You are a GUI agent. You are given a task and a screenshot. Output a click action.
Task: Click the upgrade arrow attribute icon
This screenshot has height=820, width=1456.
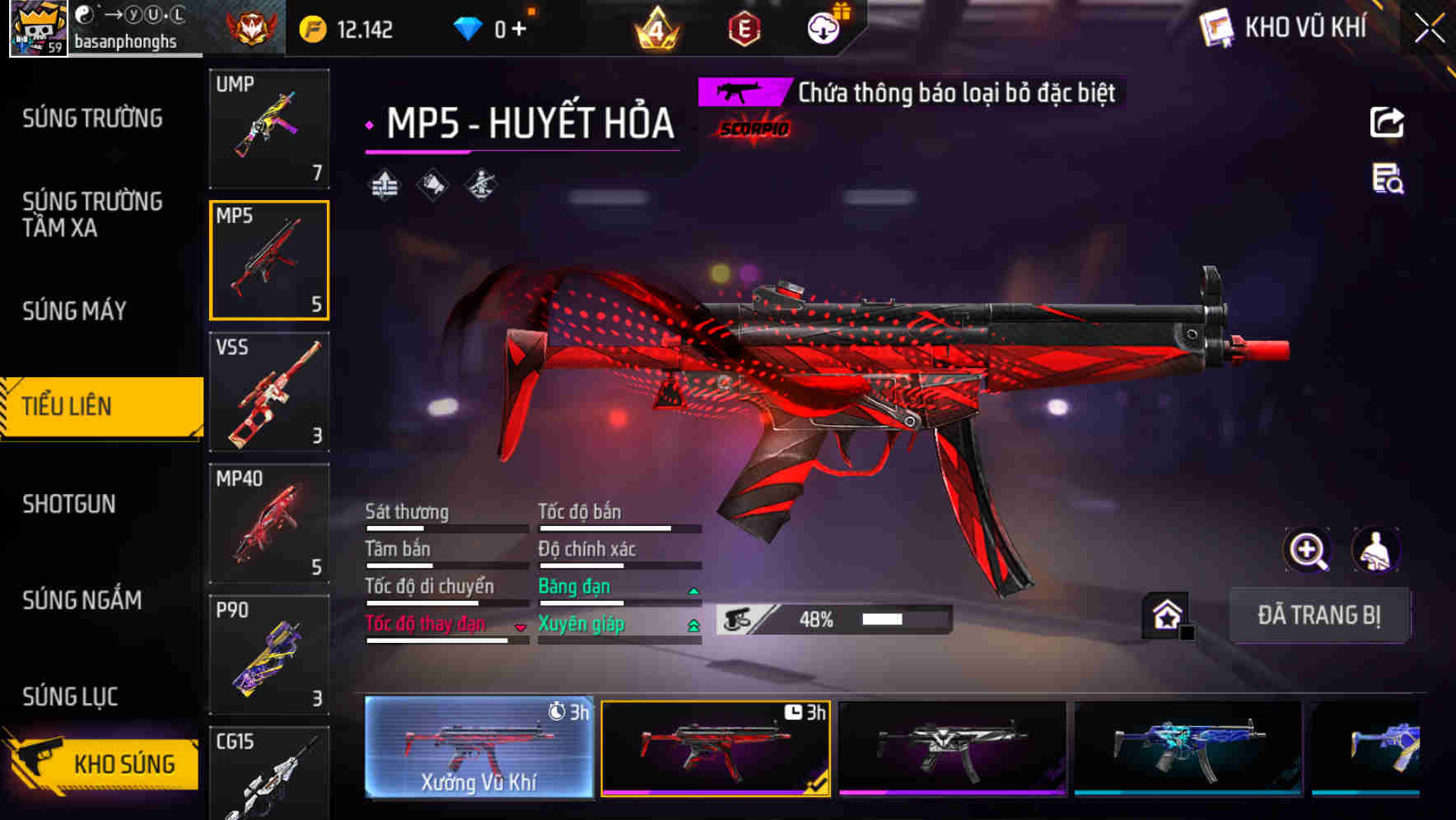point(384,184)
